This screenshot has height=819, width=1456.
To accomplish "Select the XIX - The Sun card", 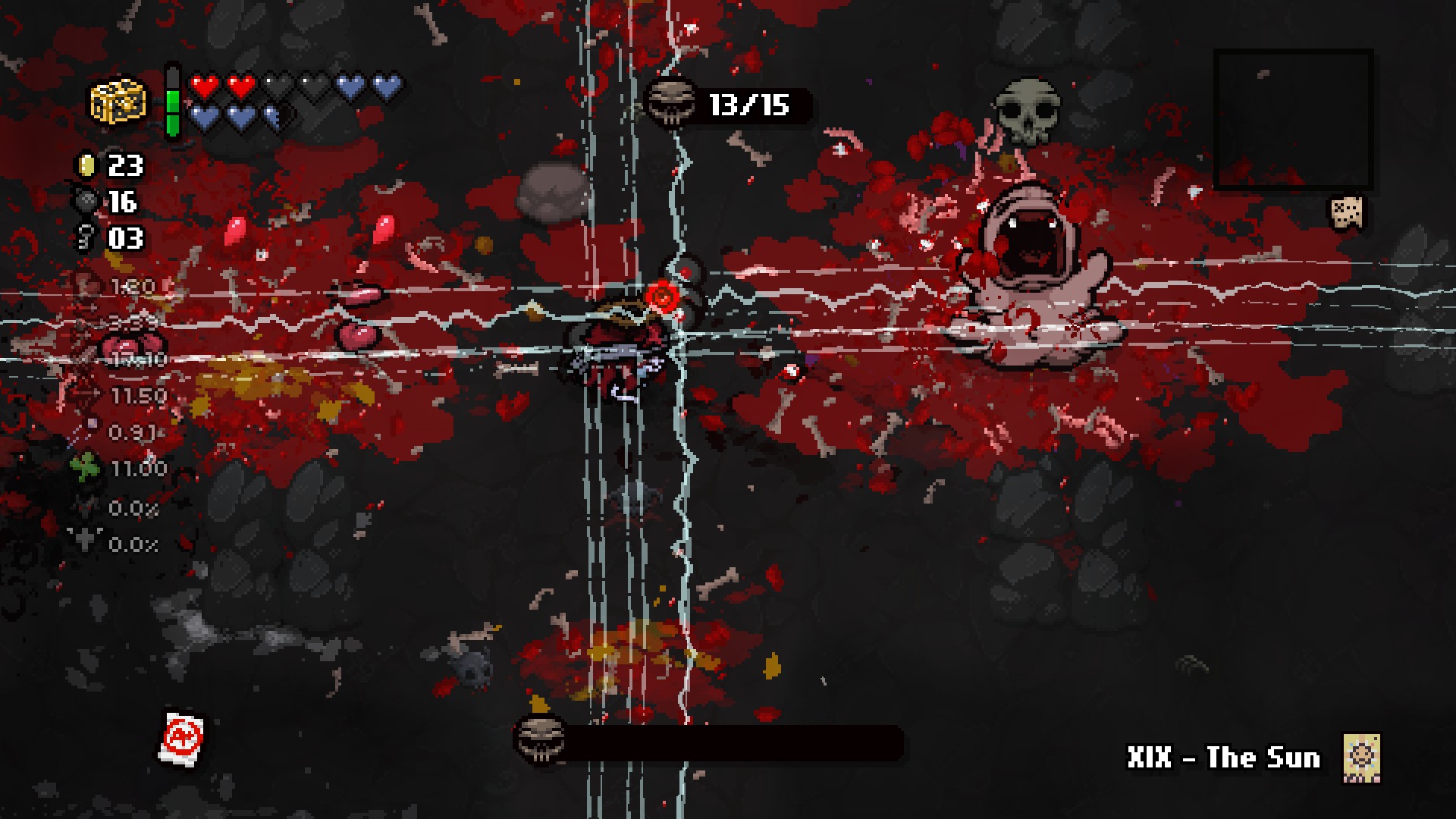I will pos(1361,757).
